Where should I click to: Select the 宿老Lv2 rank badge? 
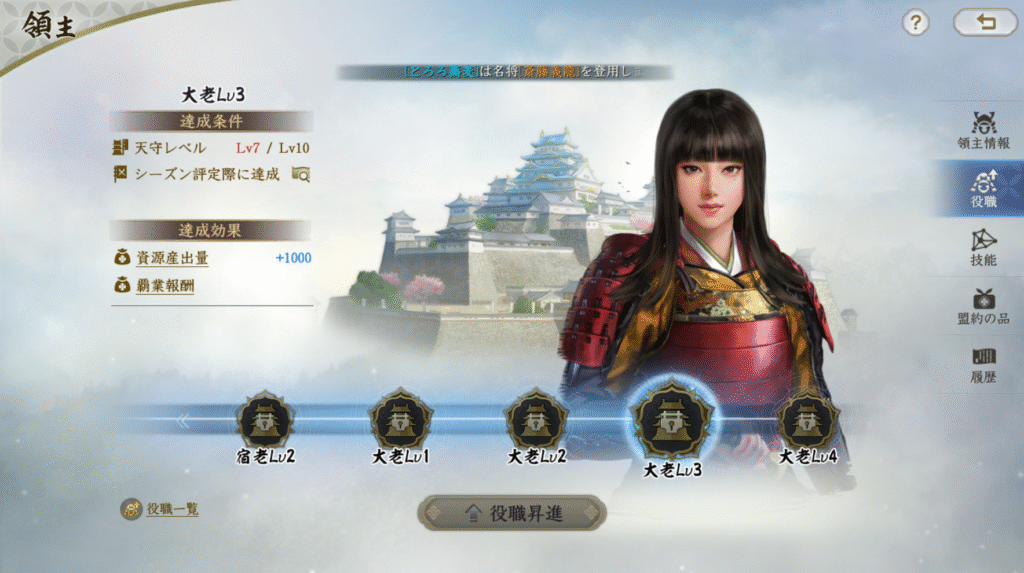[265, 421]
